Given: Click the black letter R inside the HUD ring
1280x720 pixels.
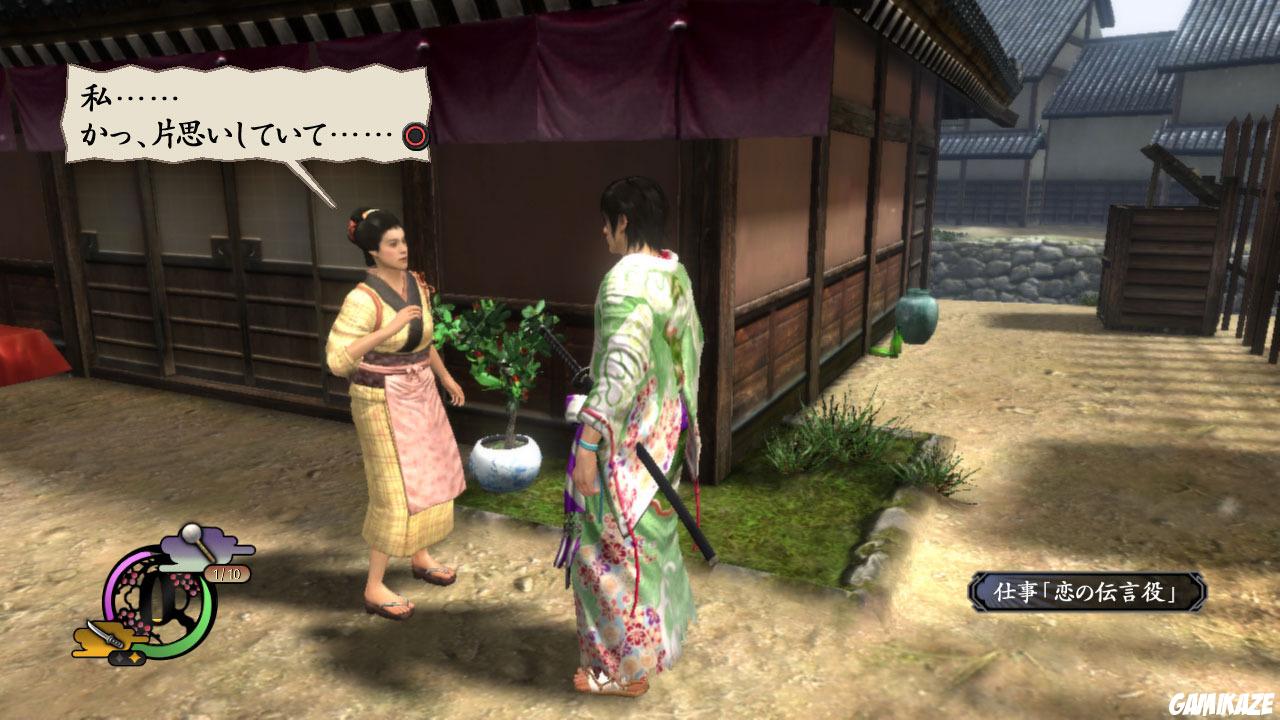Looking at the screenshot, I should tap(167, 600).
